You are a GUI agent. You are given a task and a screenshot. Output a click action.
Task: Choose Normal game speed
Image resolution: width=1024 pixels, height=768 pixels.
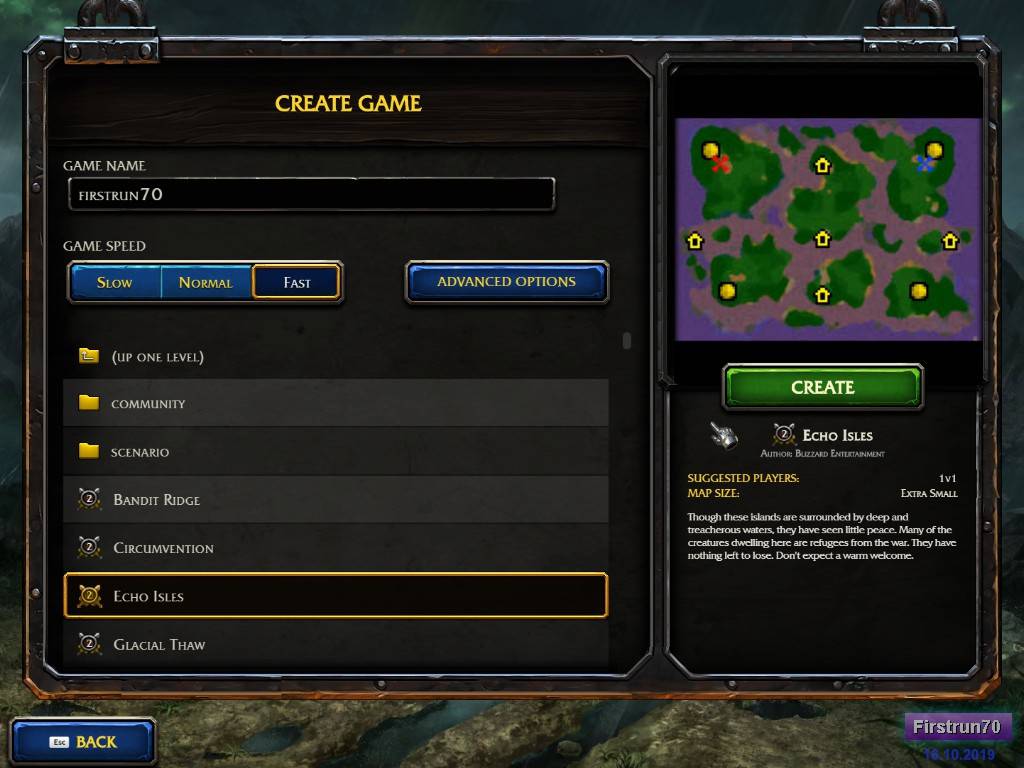point(205,282)
